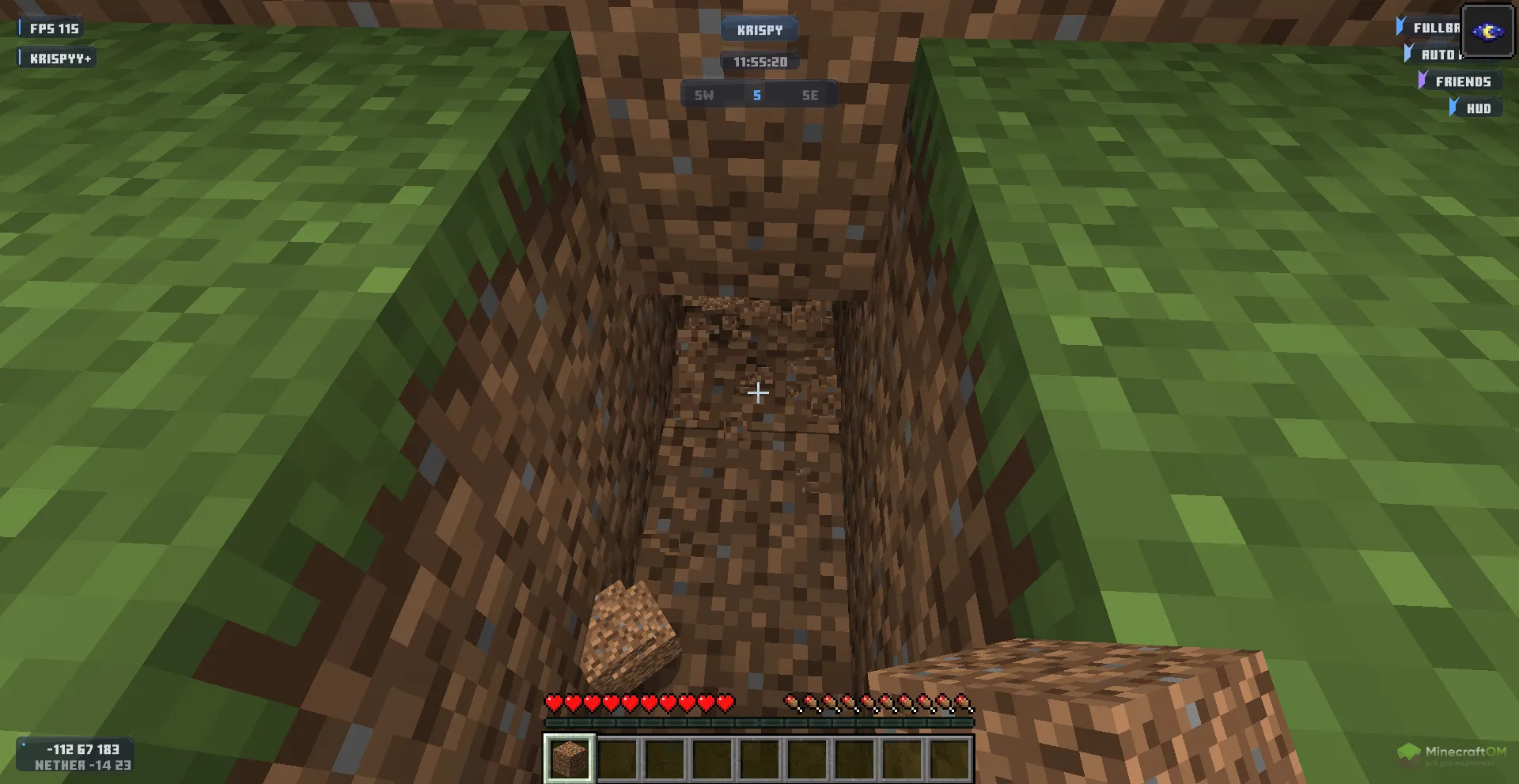Click the HUD module label
This screenshot has height=784, width=1519.
pyautogui.click(x=1478, y=108)
